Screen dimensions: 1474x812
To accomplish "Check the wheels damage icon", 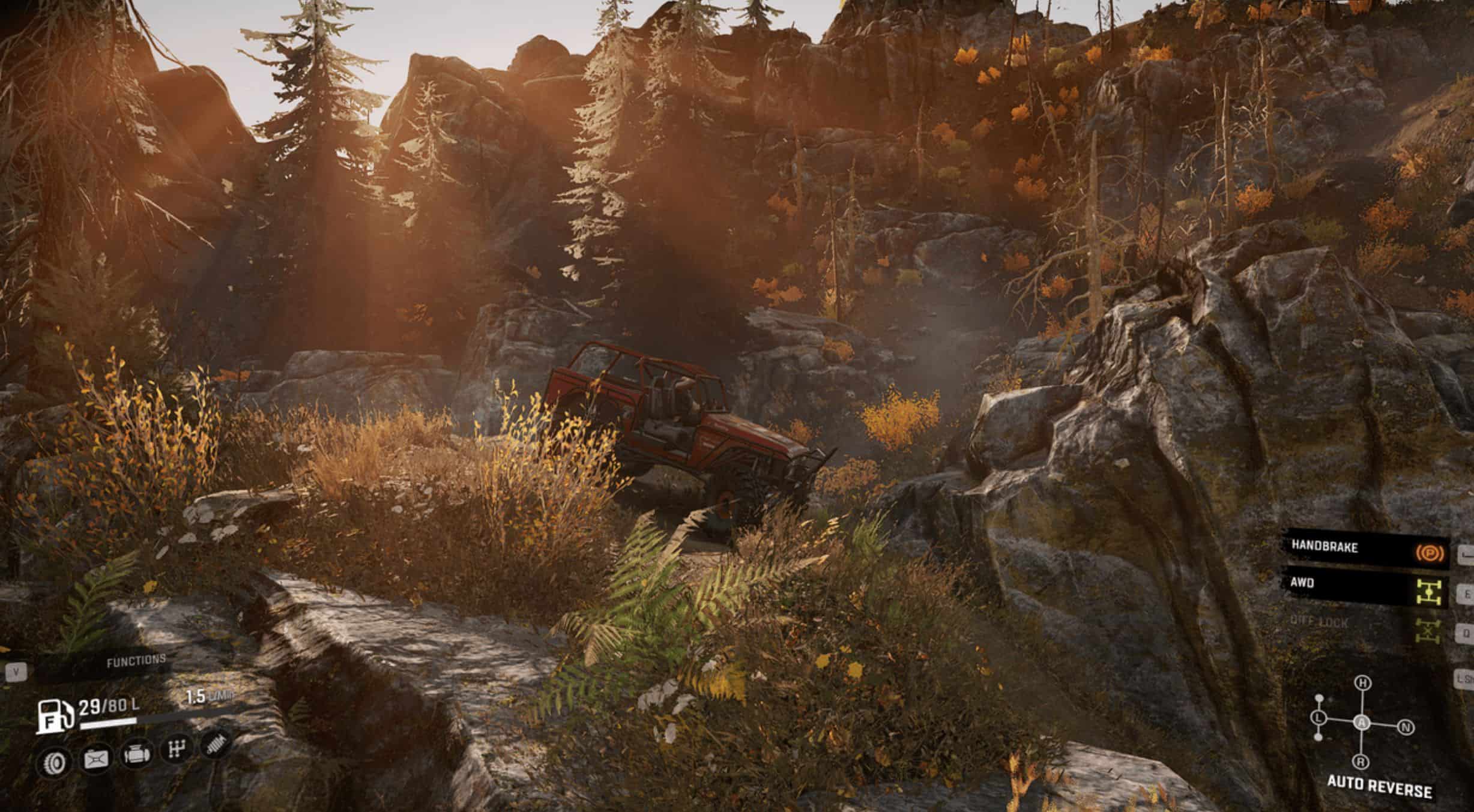I will pos(55,763).
